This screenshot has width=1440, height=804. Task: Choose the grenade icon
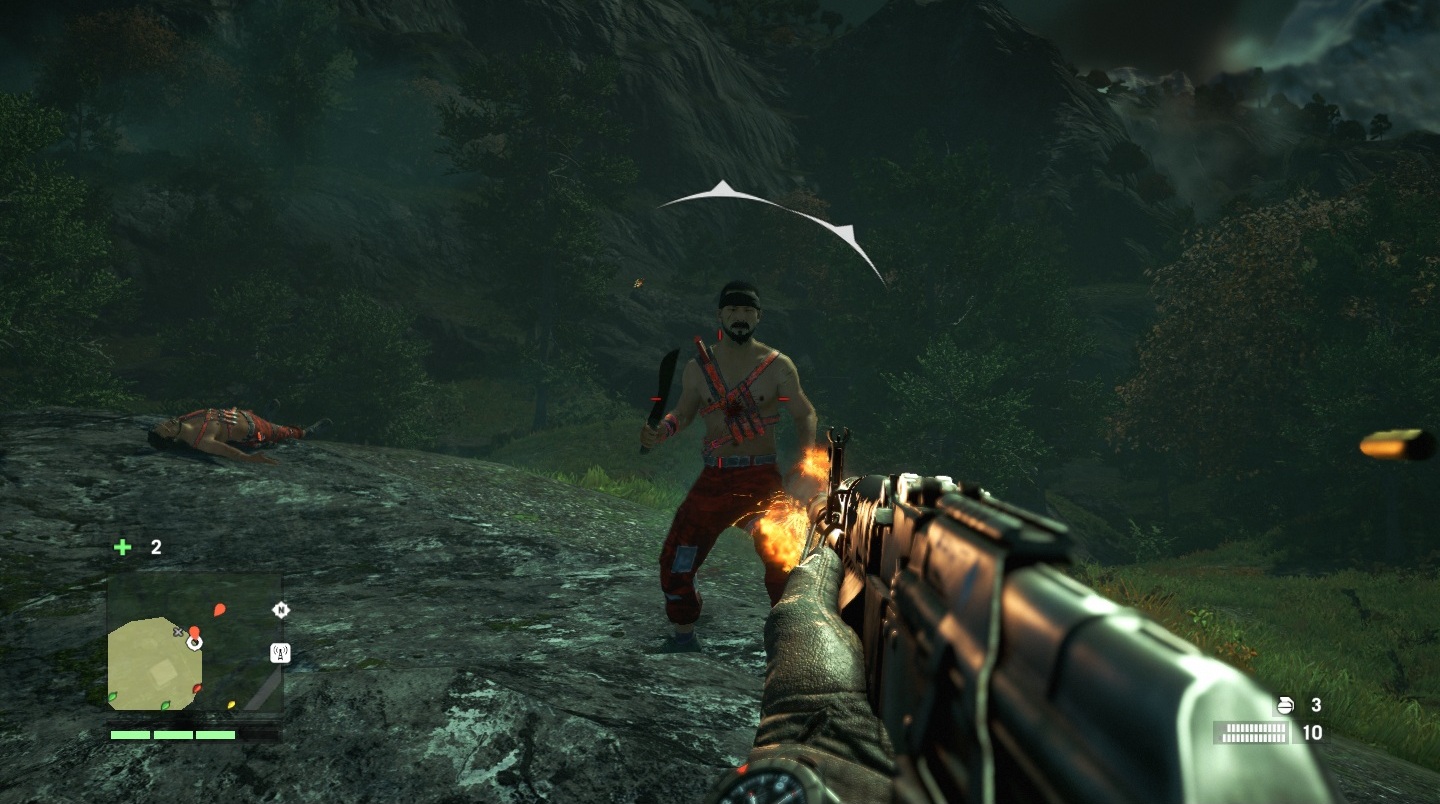tap(1283, 706)
